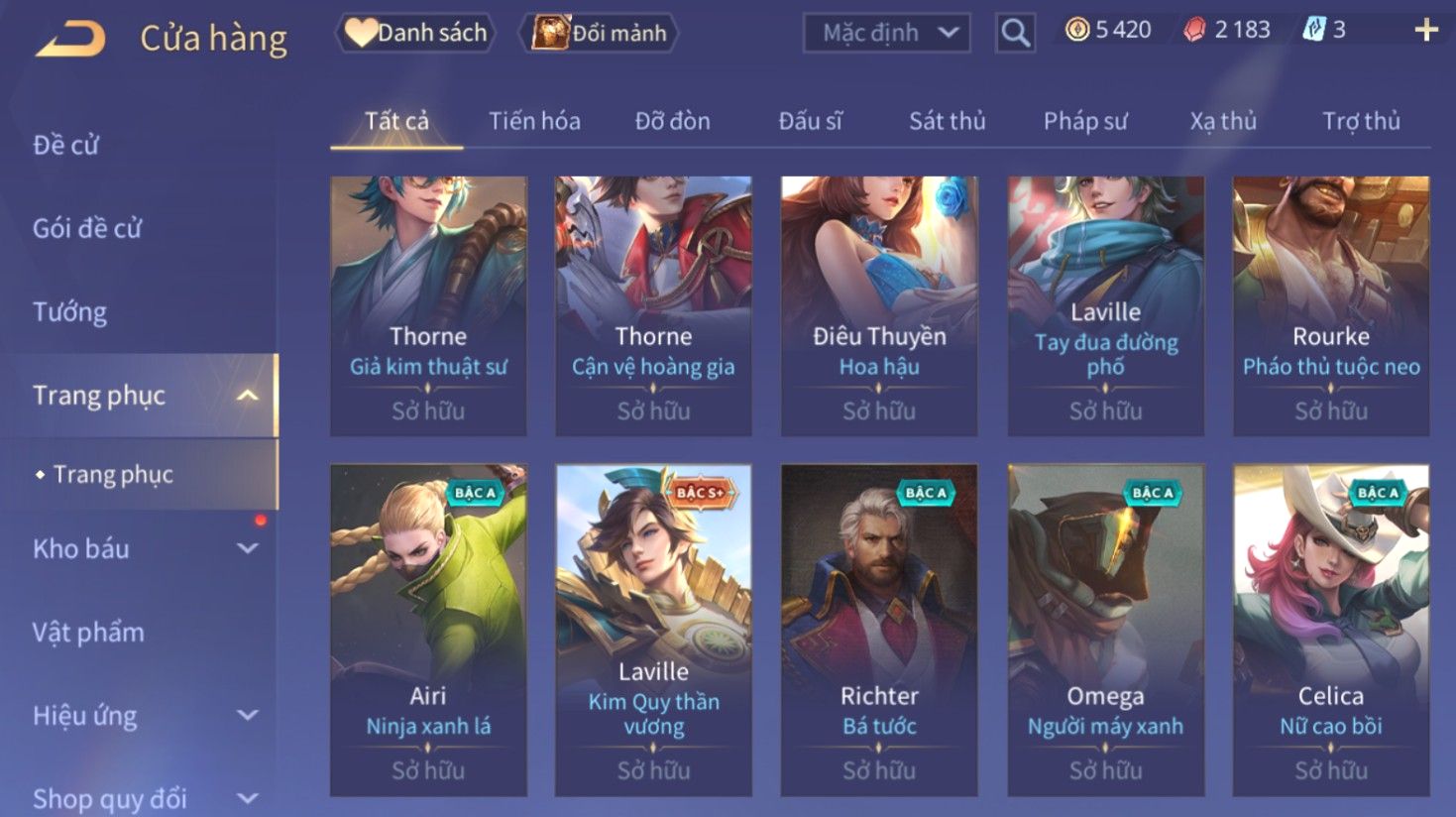
Task: Show the Sát thủ skins tab
Action: [x=947, y=121]
